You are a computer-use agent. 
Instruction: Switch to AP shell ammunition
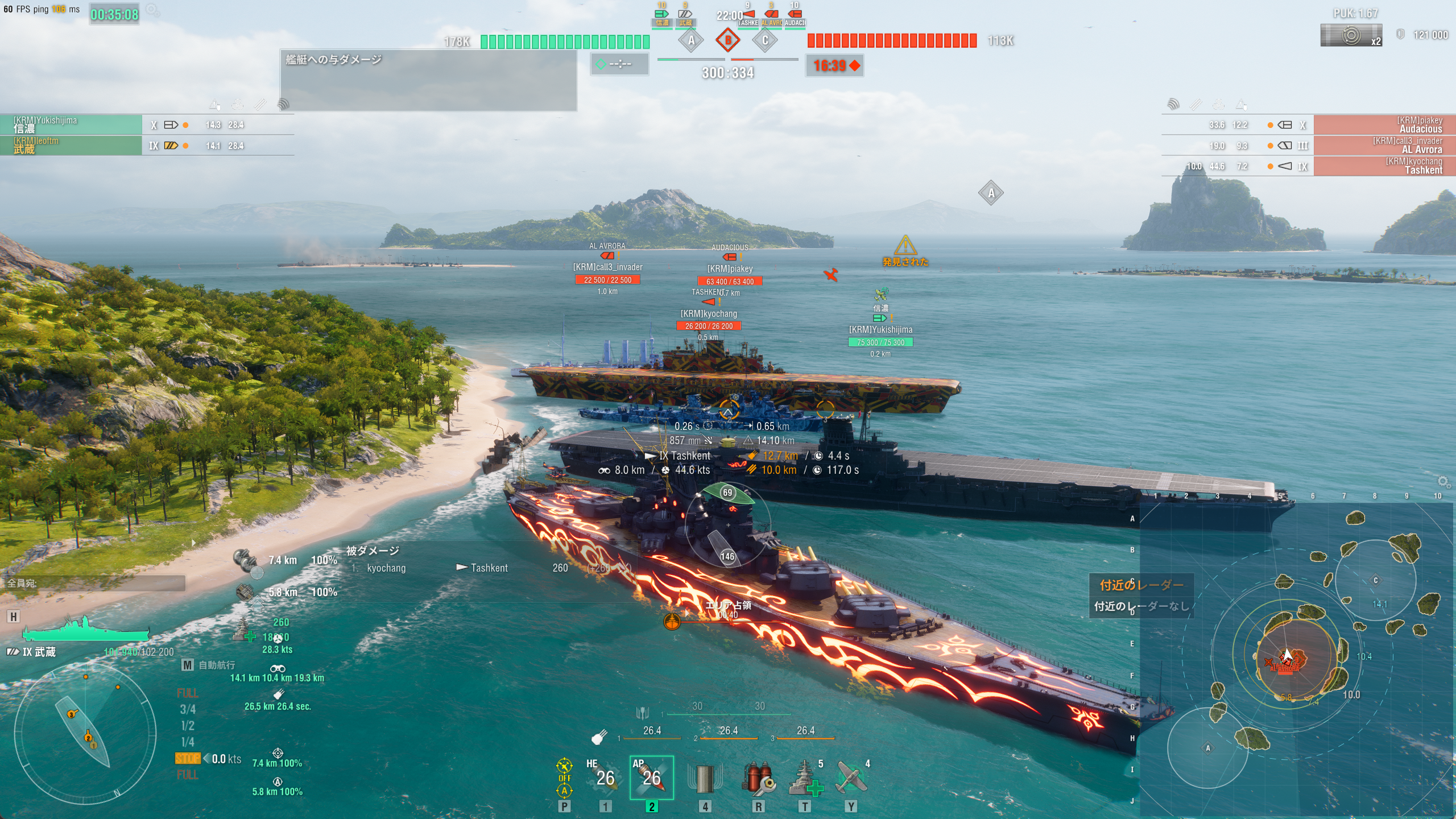(x=651, y=777)
